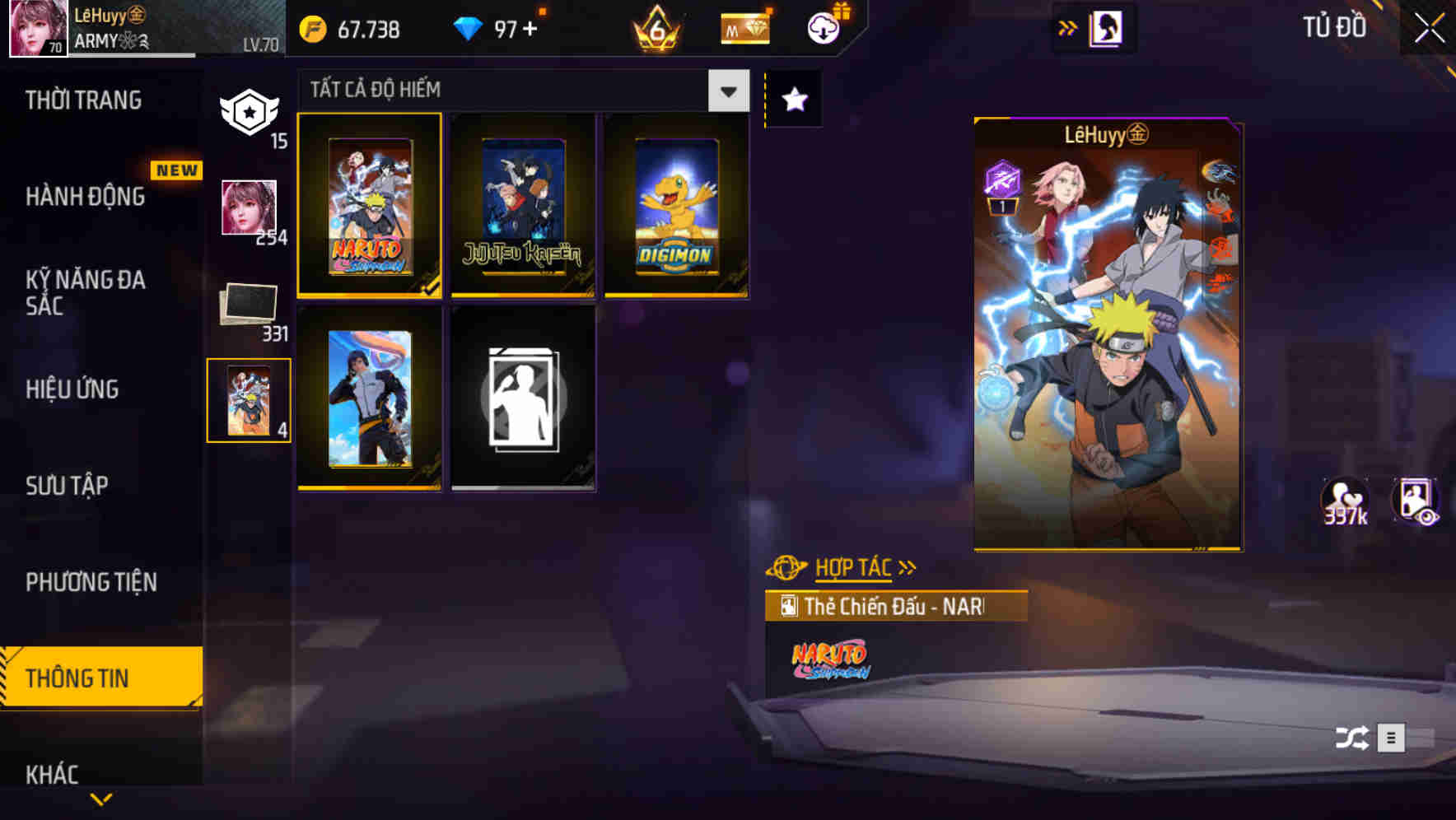Open the player card preview icon near top right

pos(1105,26)
